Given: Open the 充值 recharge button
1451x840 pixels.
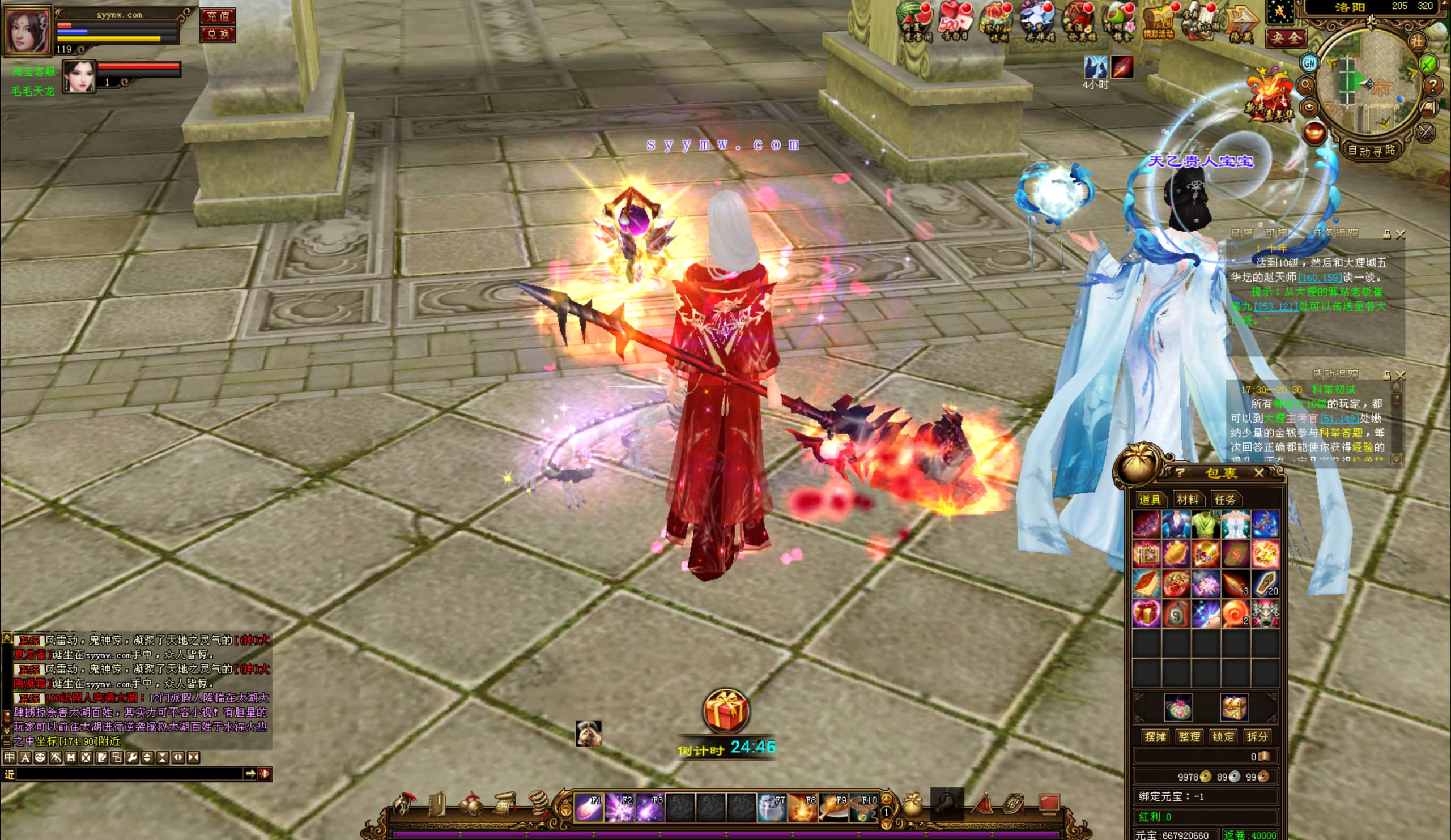Looking at the screenshot, I should tap(218, 16).
